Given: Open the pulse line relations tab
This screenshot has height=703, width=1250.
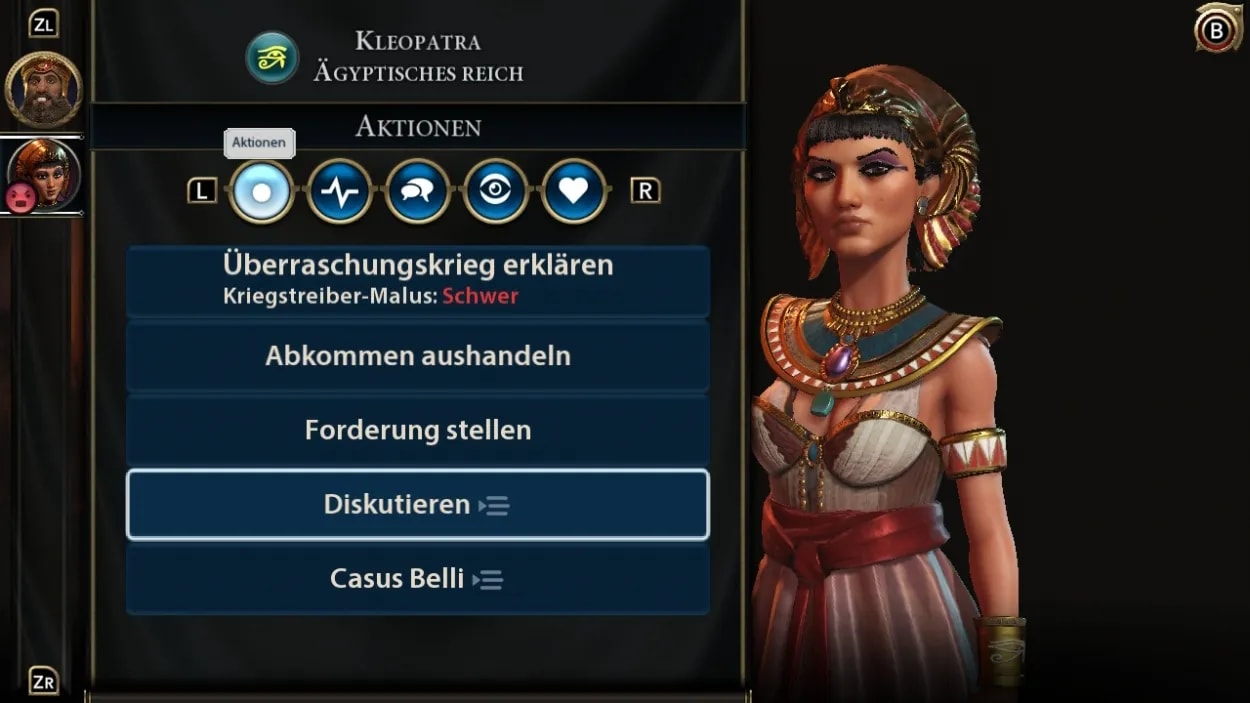Looking at the screenshot, I should pos(339,191).
